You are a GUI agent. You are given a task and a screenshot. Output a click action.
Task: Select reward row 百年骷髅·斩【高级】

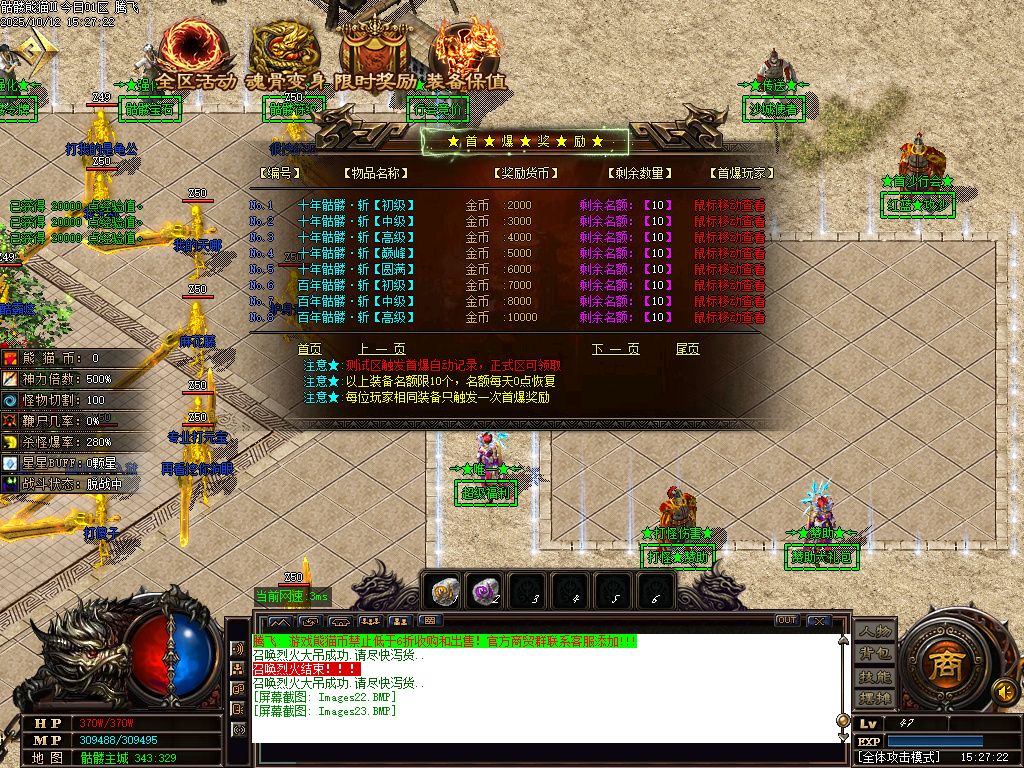(356, 317)
